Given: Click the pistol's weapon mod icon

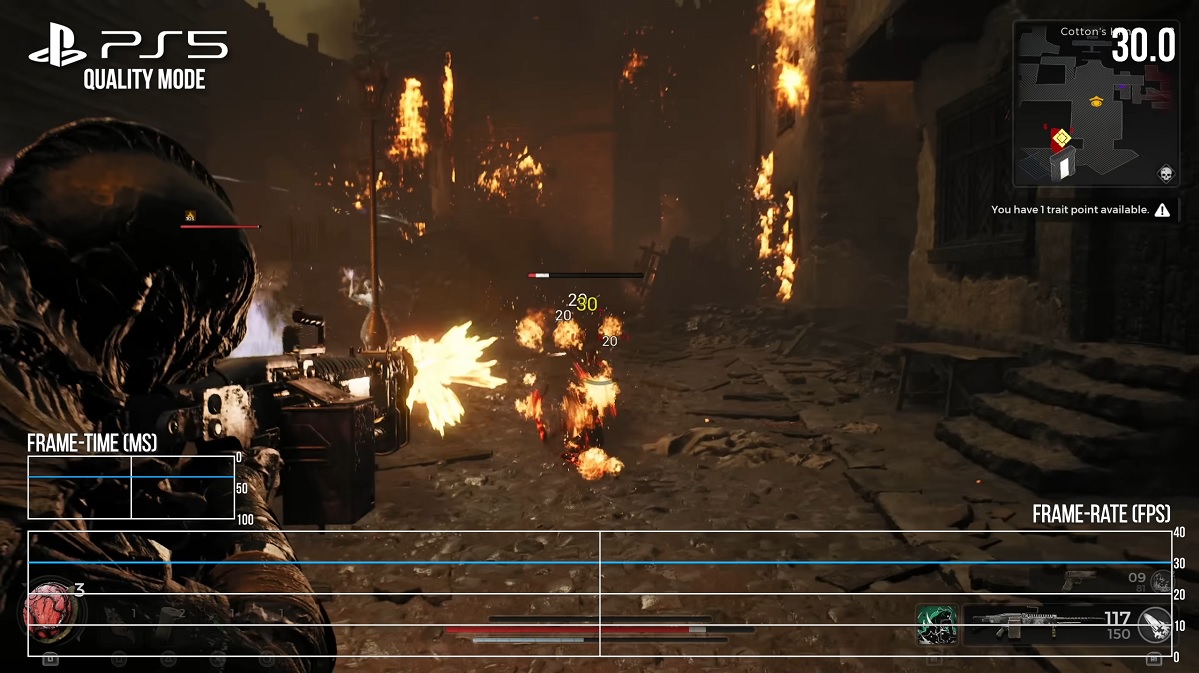Looking at the screenshot, I should click(x=1160, y=581).
